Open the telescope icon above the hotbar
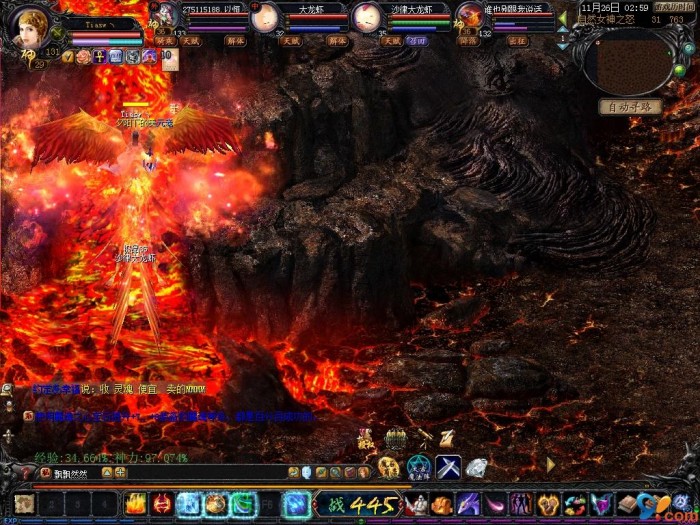Image resolution: width=700 pixels, height=525 pixels. tap(425, 437)
